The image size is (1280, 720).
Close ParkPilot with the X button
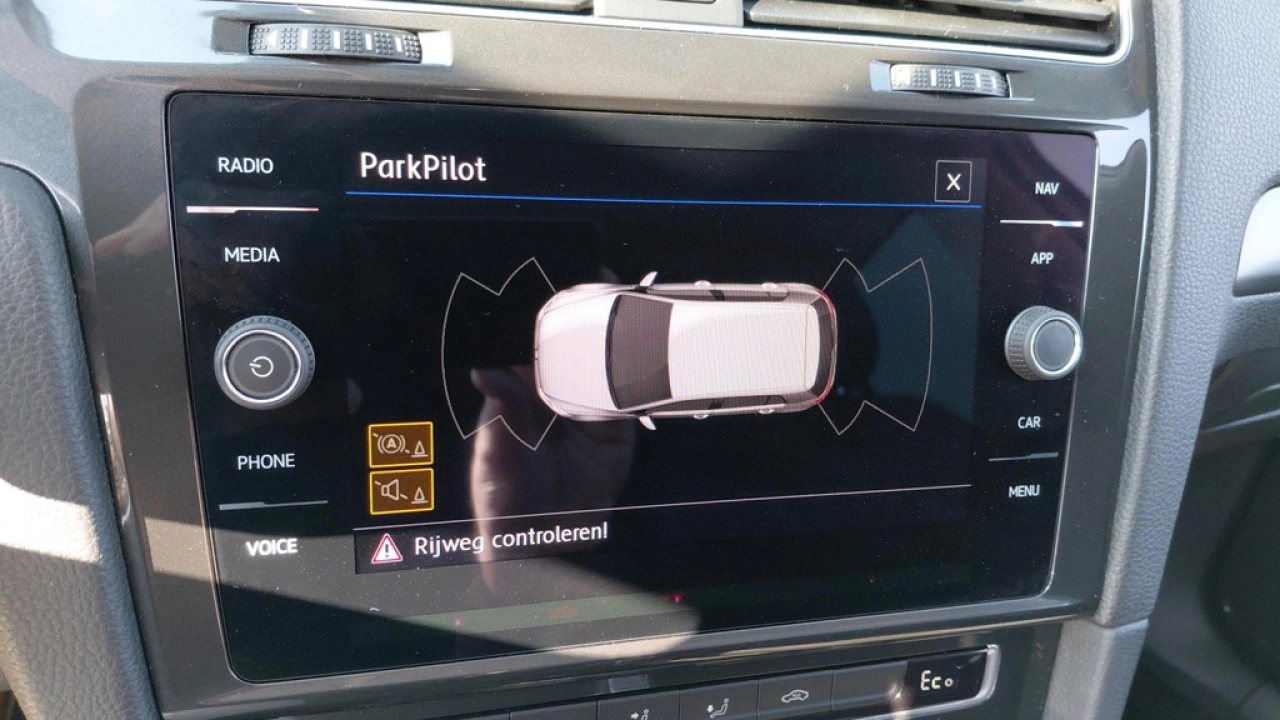point(955,180)
